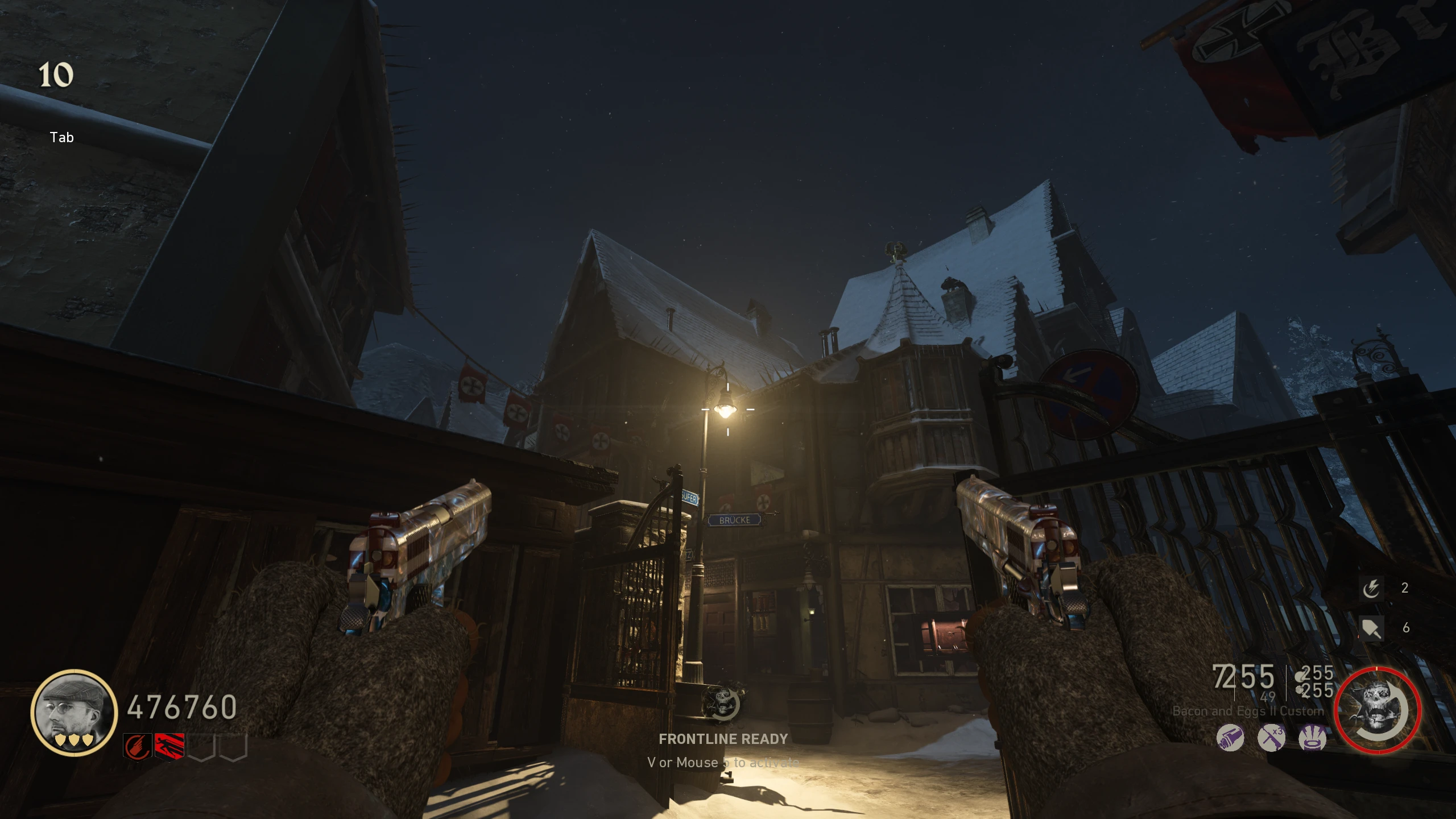1456x819 pixels.
Task: Select the lightning bolt consumable icon
Action: [1371, 588]
